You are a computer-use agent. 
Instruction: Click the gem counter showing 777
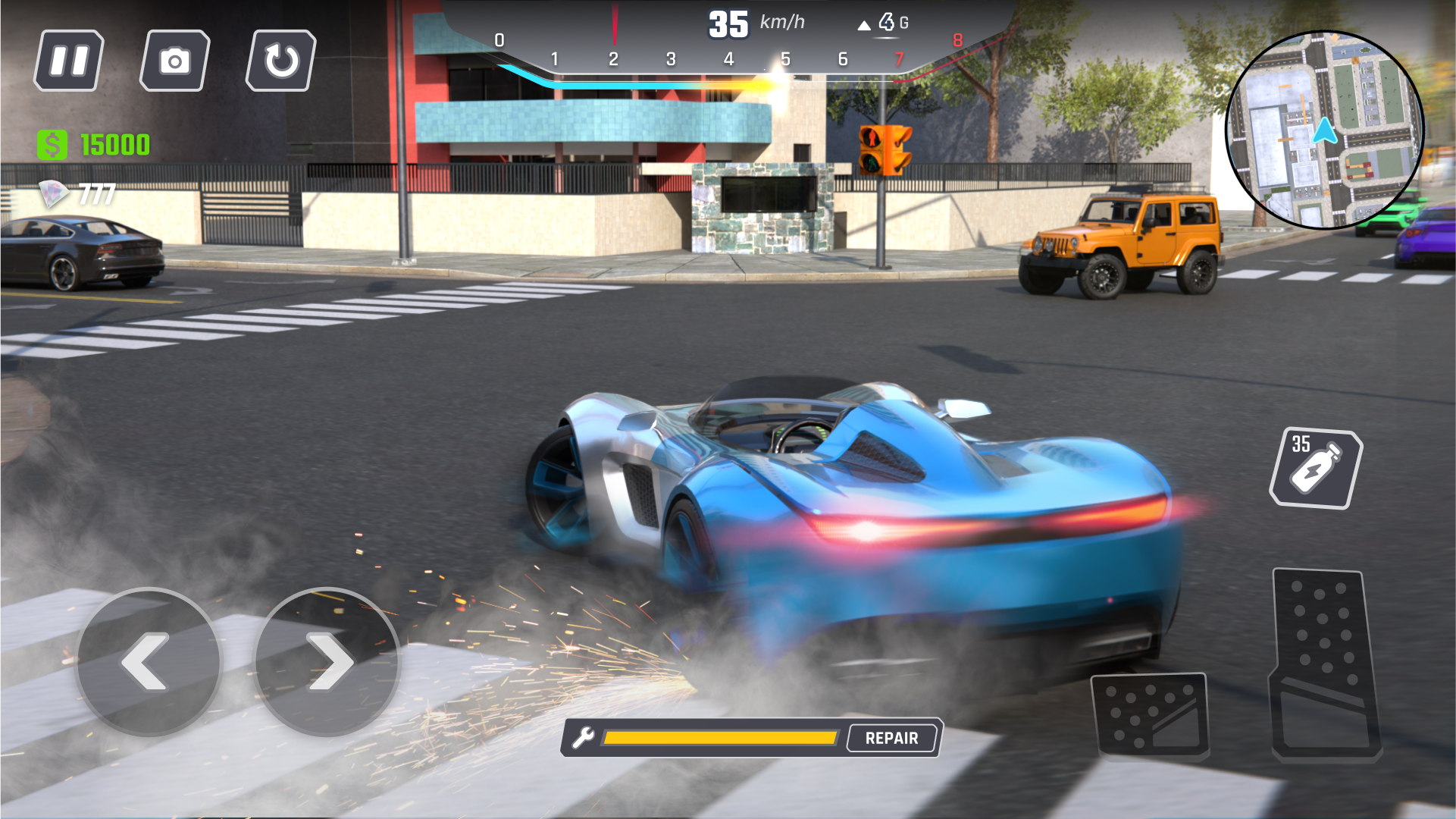[76, 196]
